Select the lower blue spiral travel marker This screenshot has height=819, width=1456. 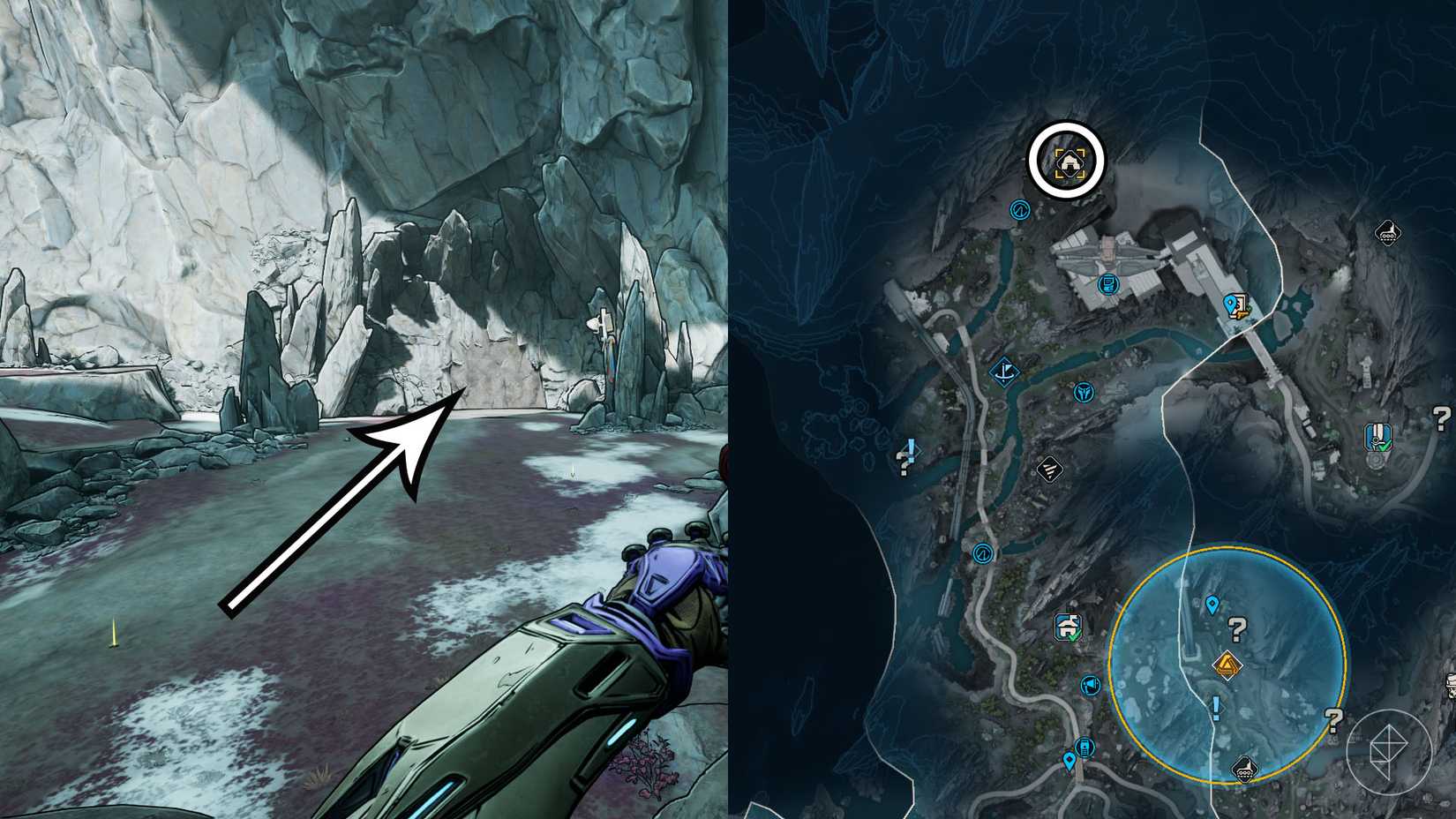click(x=982, y=553)
